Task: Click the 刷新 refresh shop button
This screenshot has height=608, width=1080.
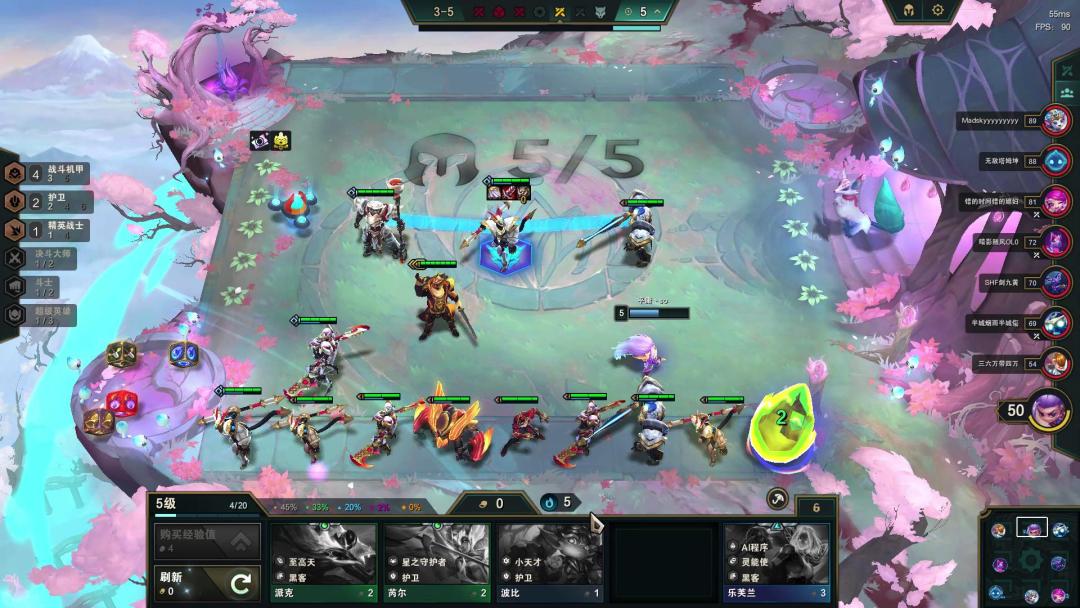Action: point(206,583)
